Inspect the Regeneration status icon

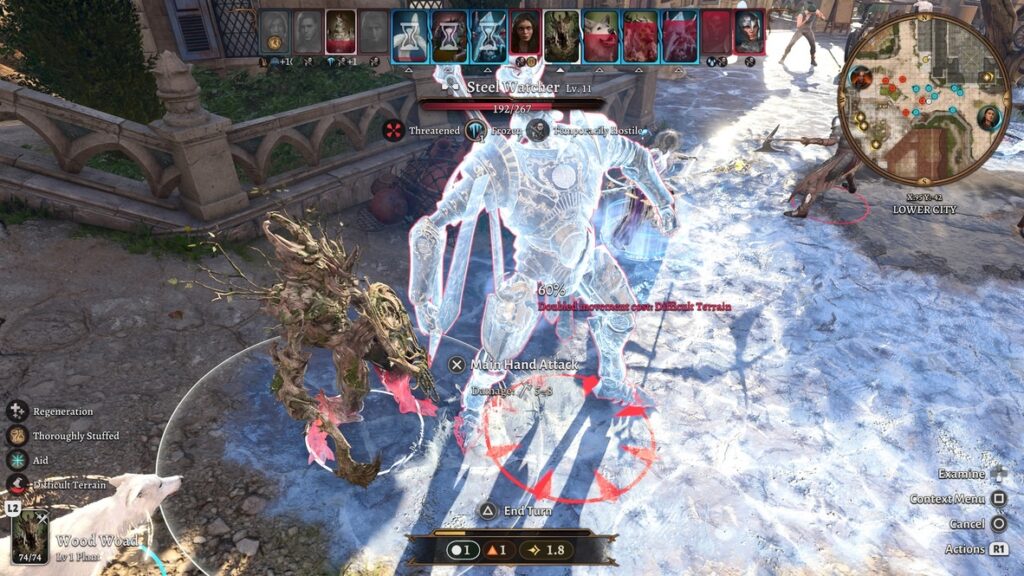[x=17, y=411]
